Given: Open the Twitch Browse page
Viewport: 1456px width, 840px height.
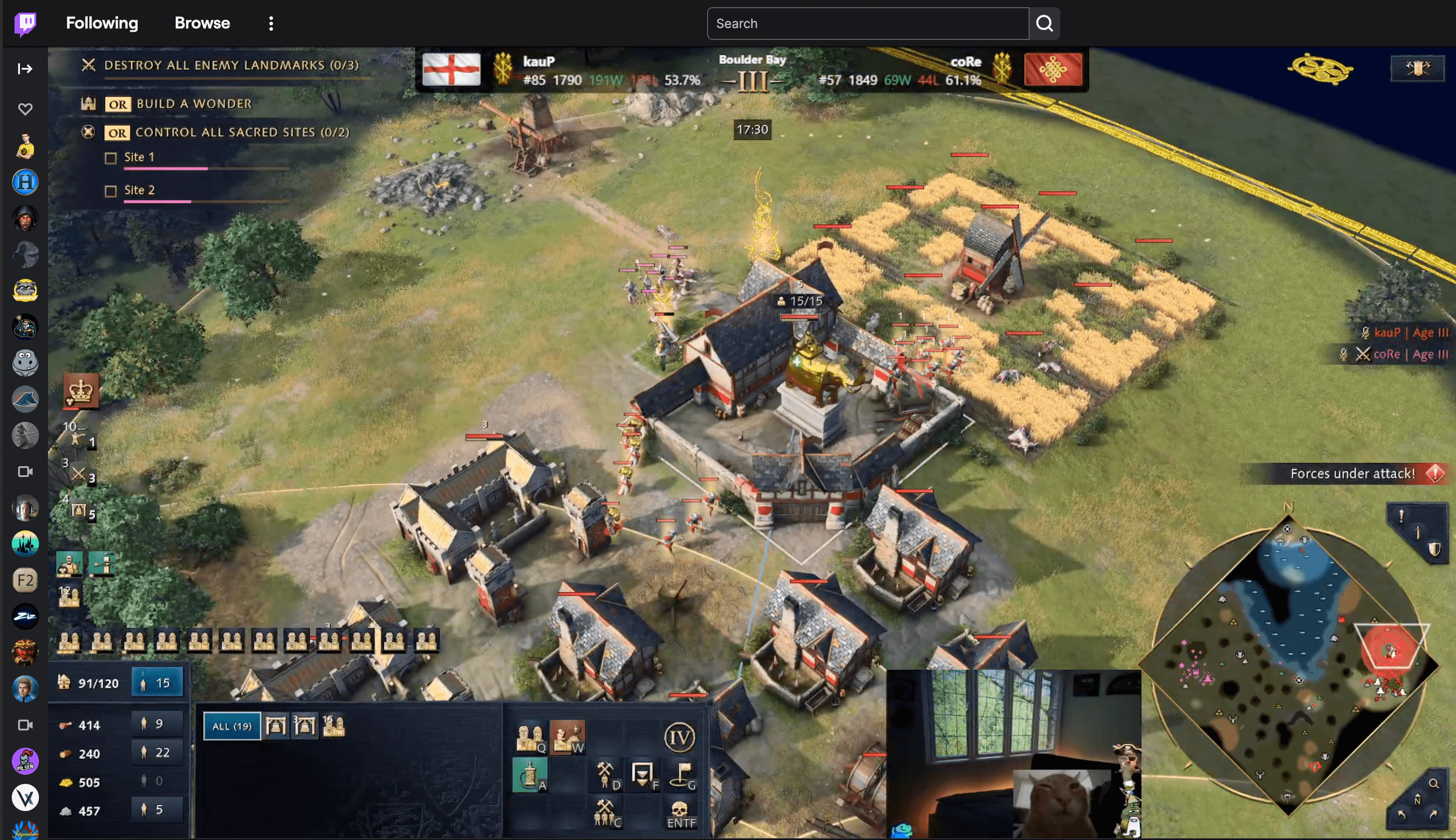Looking at the screenshot, I should pyautogui.click(x=202, y=23).
